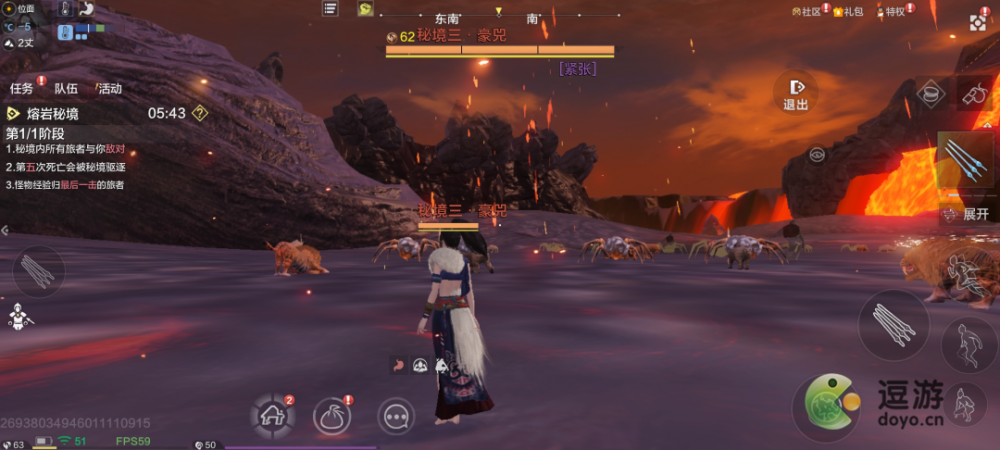Screen dimensions: 1000x450
Task: Use the whistle icon
Action: point(971,94)
